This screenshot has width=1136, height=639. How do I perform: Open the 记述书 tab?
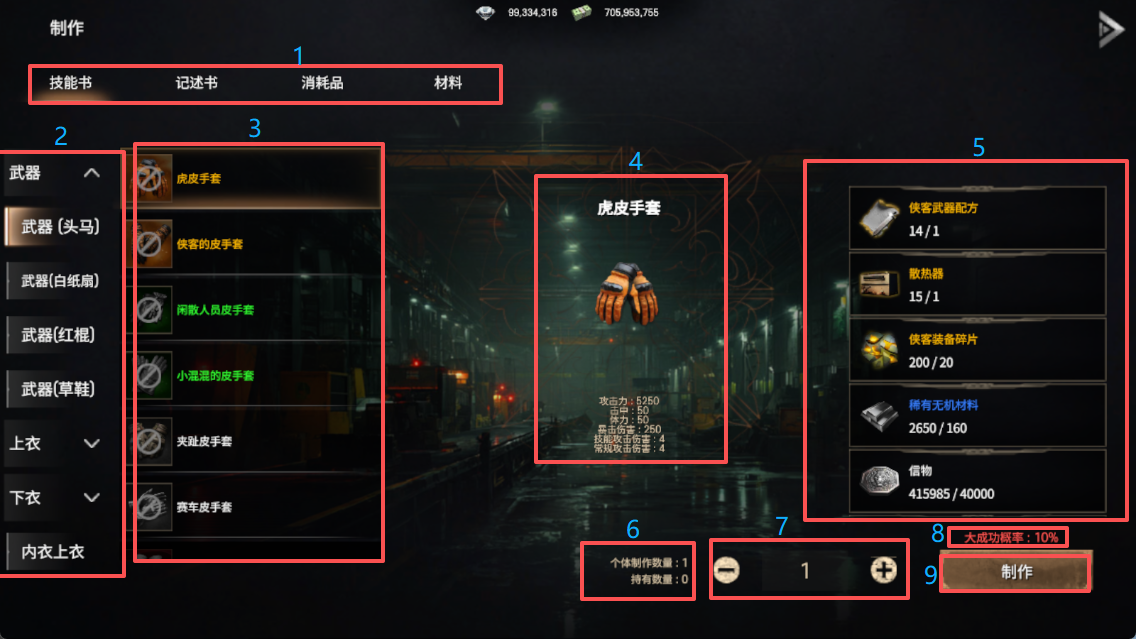[x=196, y=83]
